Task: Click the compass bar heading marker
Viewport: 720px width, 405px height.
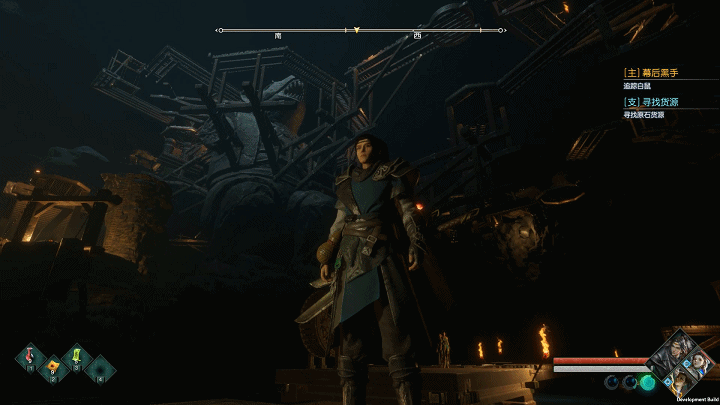Action: point(357,30)
